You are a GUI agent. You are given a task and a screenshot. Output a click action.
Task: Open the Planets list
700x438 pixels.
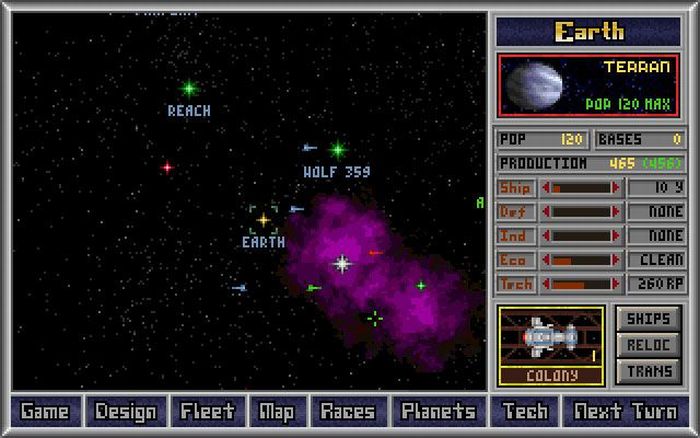[x=438, y=411]
